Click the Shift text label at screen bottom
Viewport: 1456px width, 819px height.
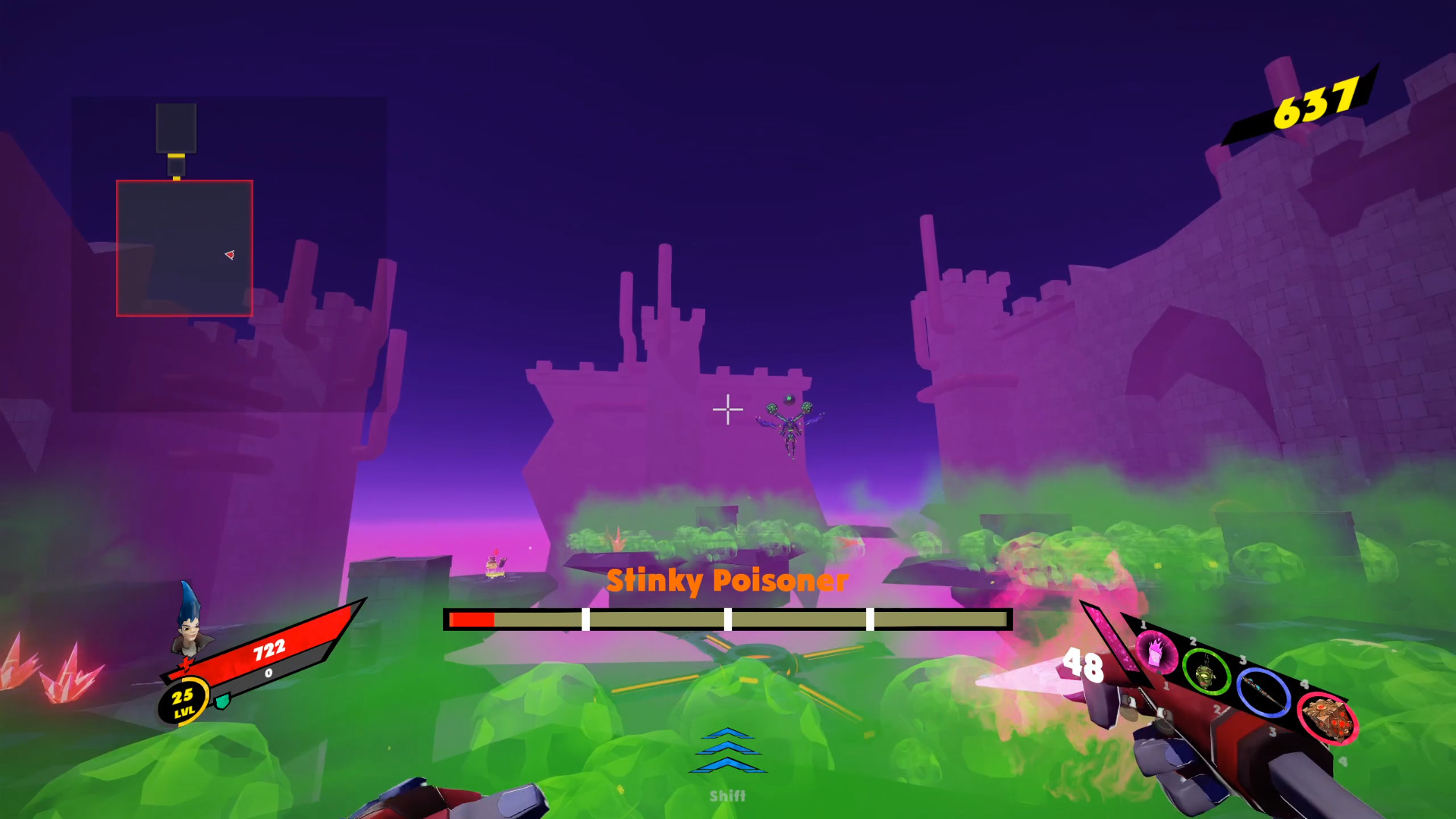click(x=727, y=795)
